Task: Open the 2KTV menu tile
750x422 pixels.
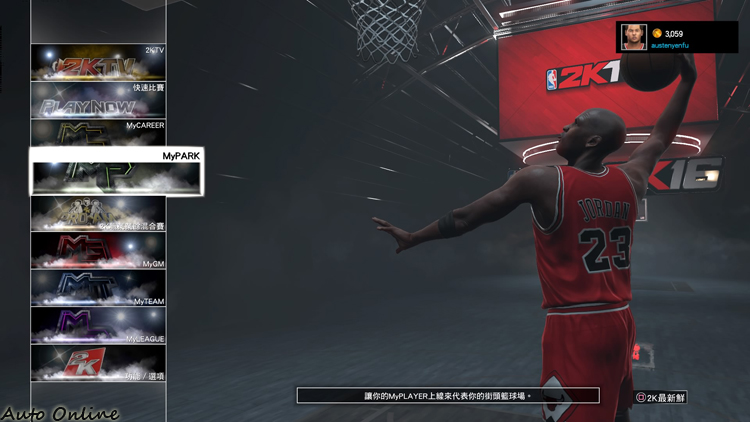Action: tap(98, 62)
